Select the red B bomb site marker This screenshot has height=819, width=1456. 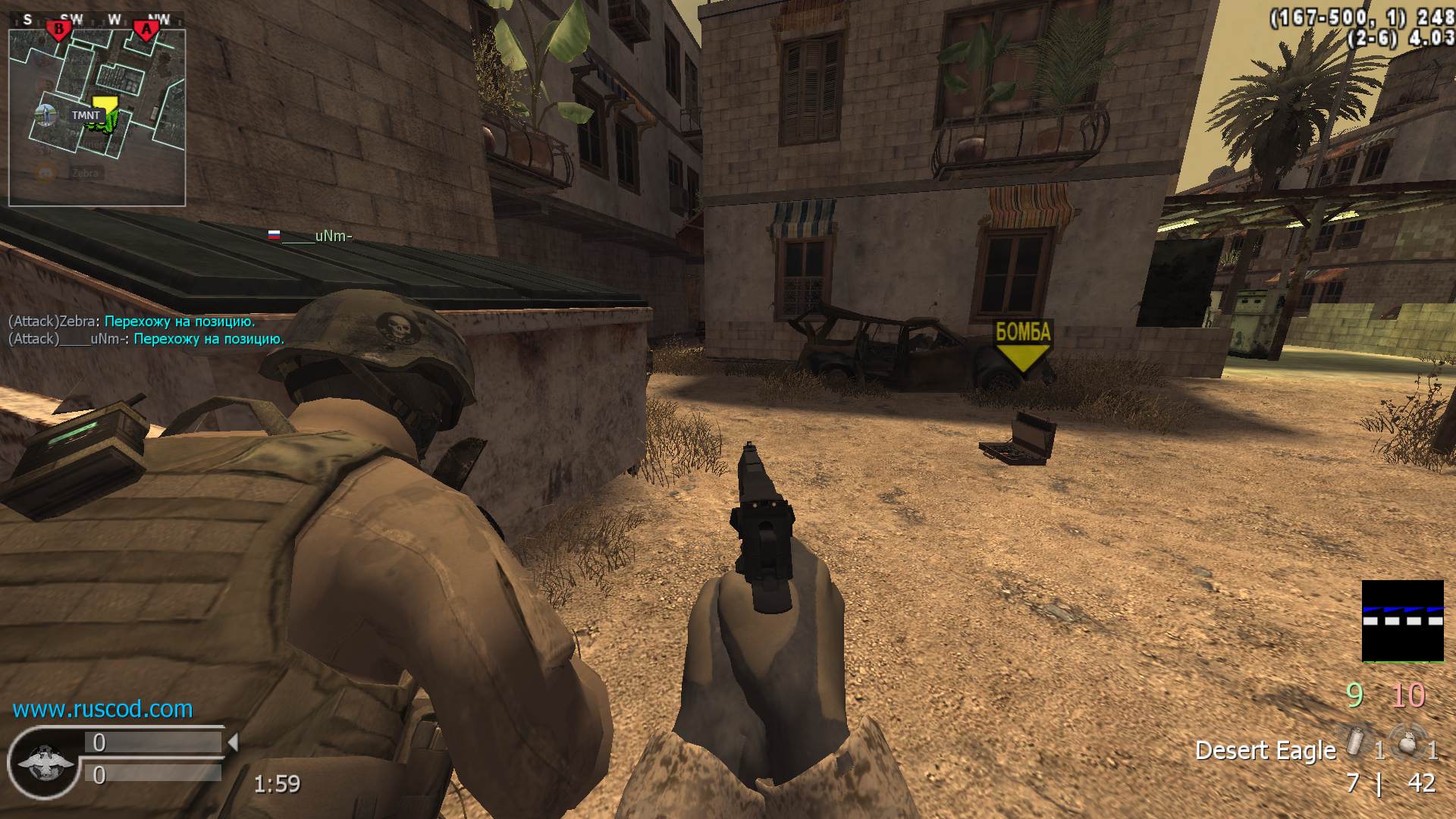click(58, 30)
